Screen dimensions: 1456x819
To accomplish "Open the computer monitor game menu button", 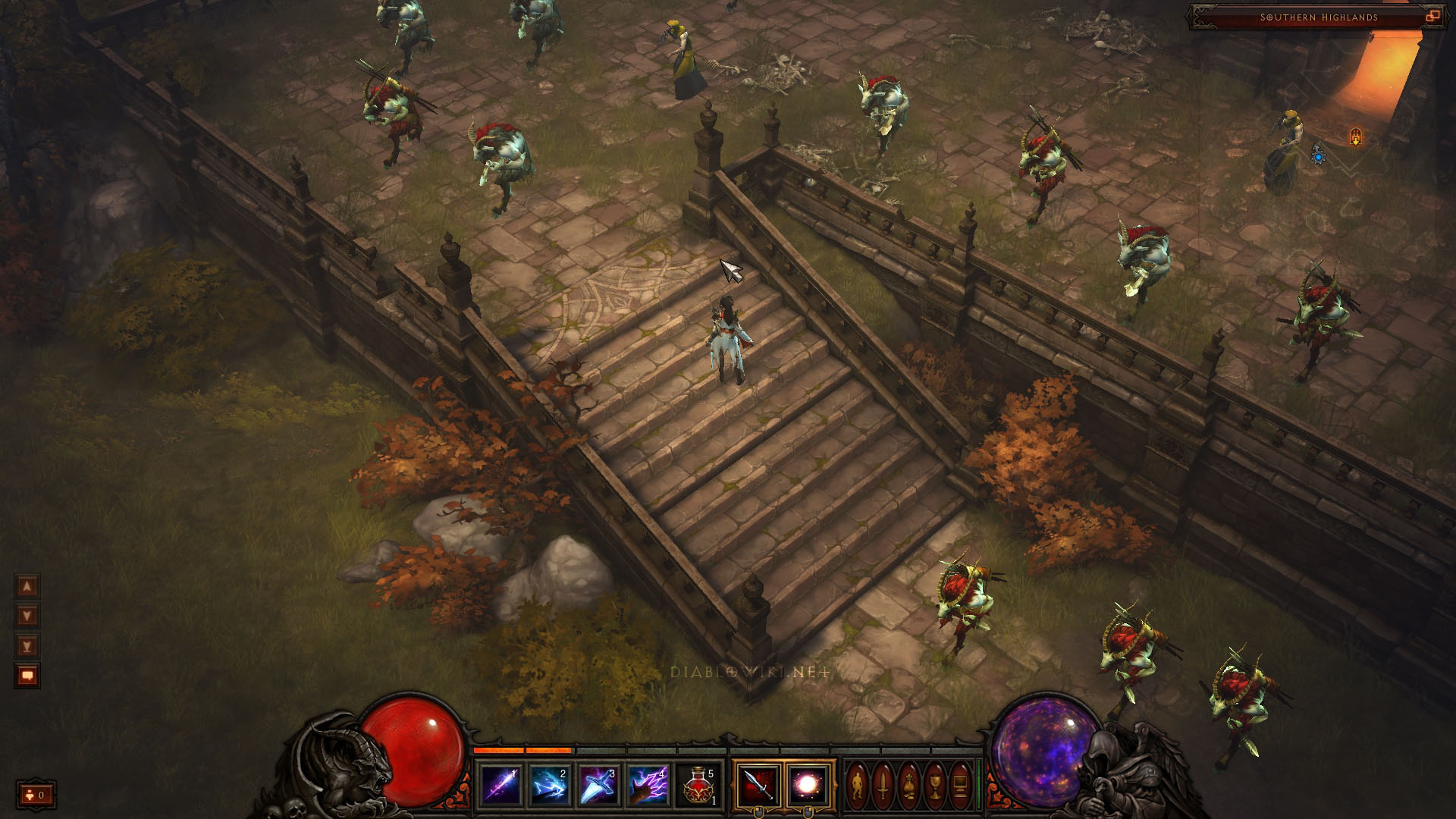I will click(960, 786).
